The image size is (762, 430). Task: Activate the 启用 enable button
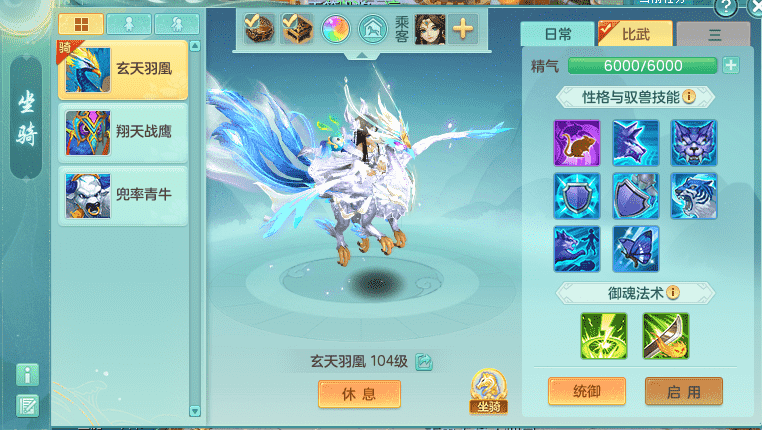[684, 391]
